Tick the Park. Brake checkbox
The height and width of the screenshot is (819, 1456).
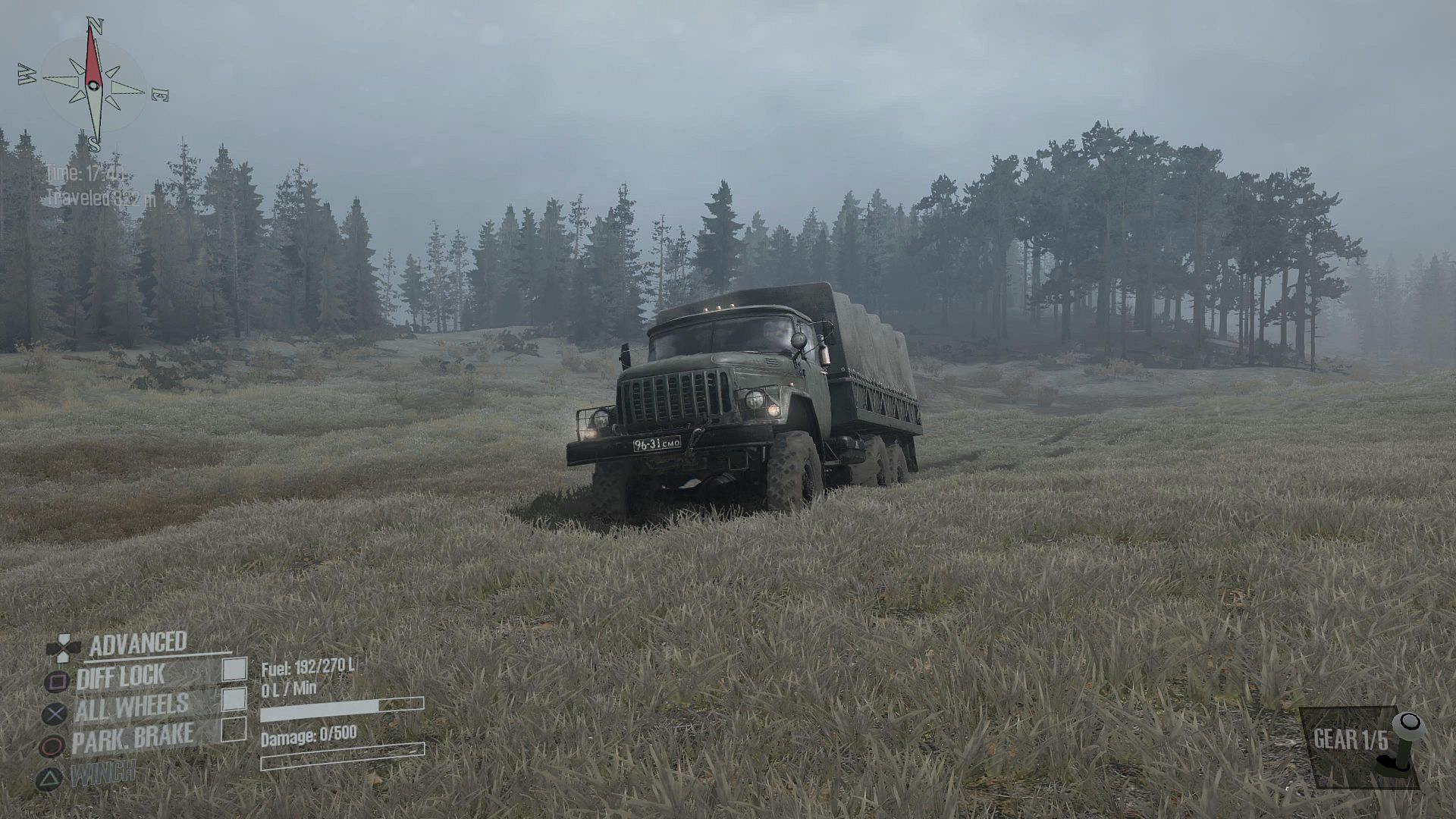(234, 730)
